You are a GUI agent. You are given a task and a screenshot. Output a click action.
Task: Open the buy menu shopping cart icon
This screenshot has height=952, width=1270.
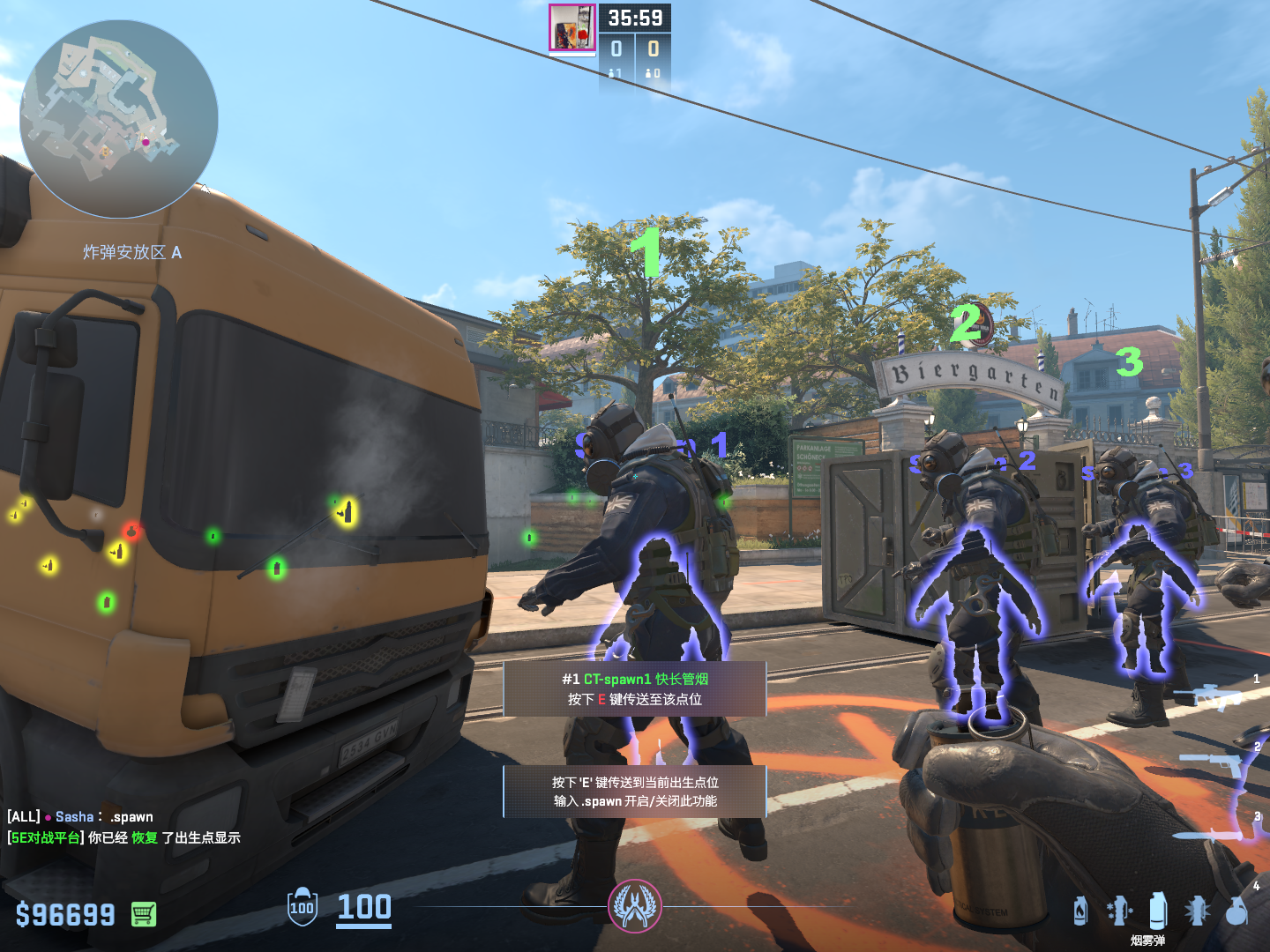click(x=144, y=914)
